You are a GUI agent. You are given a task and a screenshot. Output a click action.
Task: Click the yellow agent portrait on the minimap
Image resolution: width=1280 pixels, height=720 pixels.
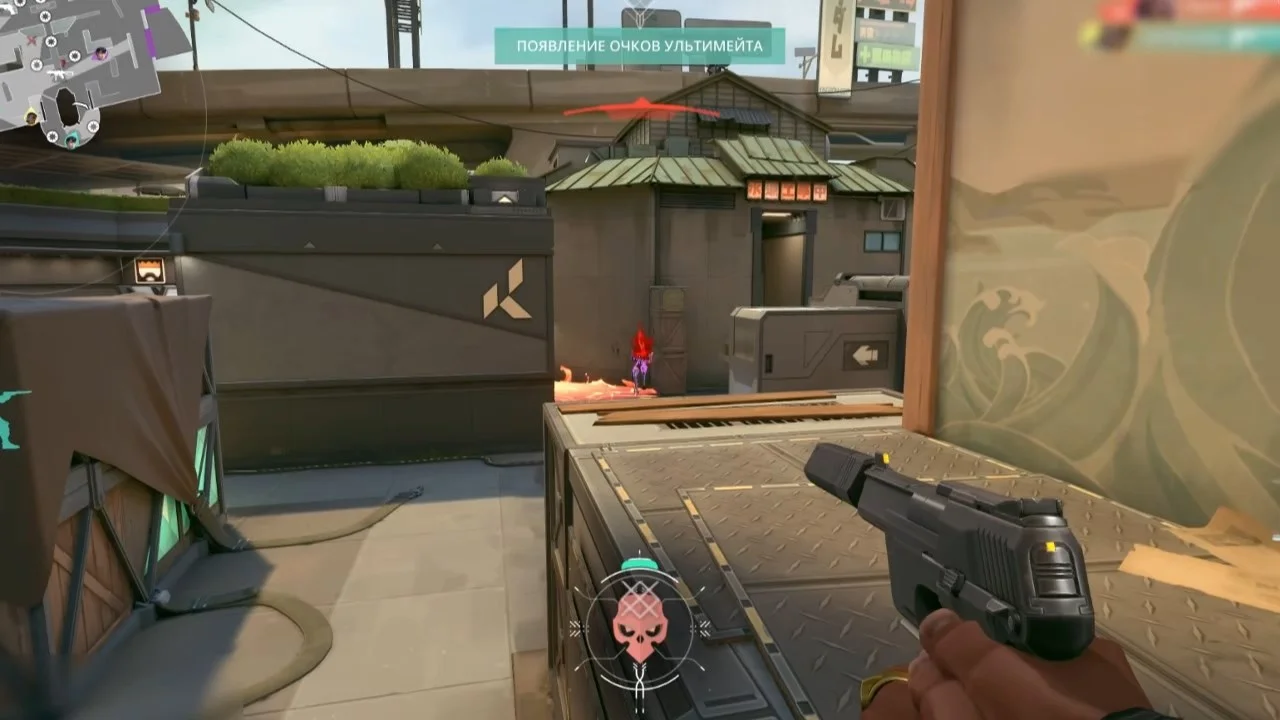pos(30,116)
